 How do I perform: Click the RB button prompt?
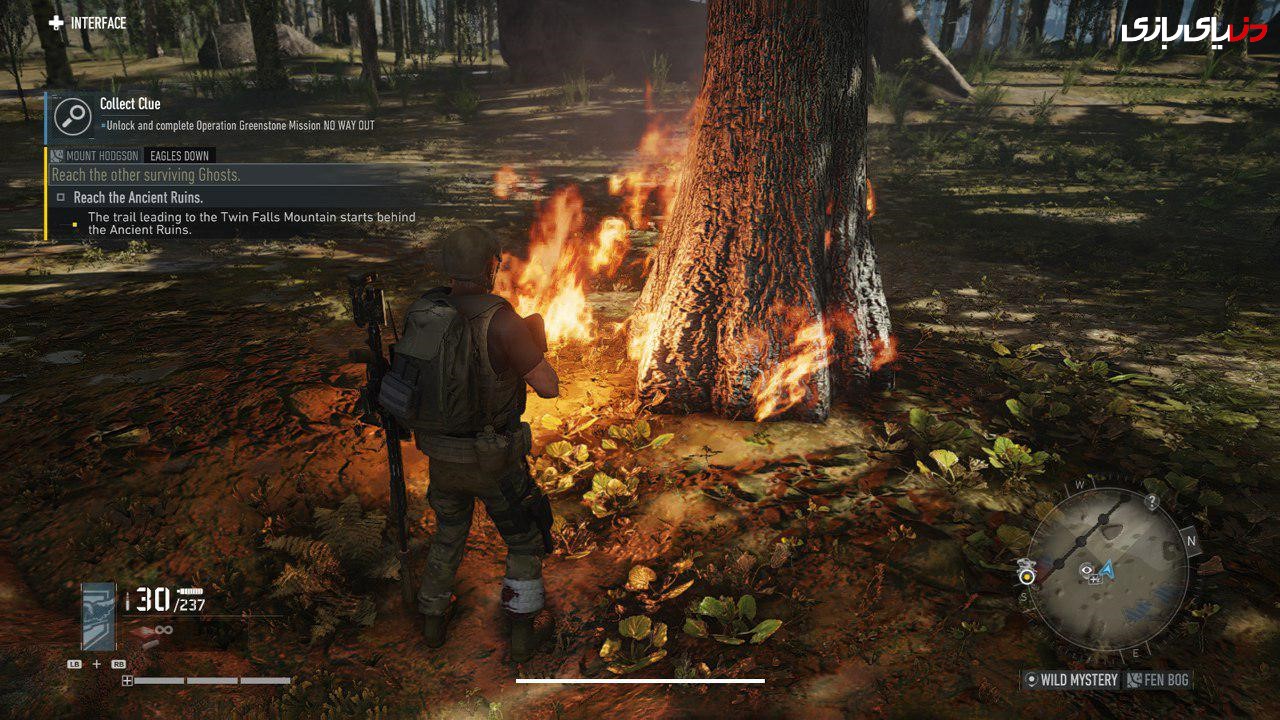tap(119, 664)
